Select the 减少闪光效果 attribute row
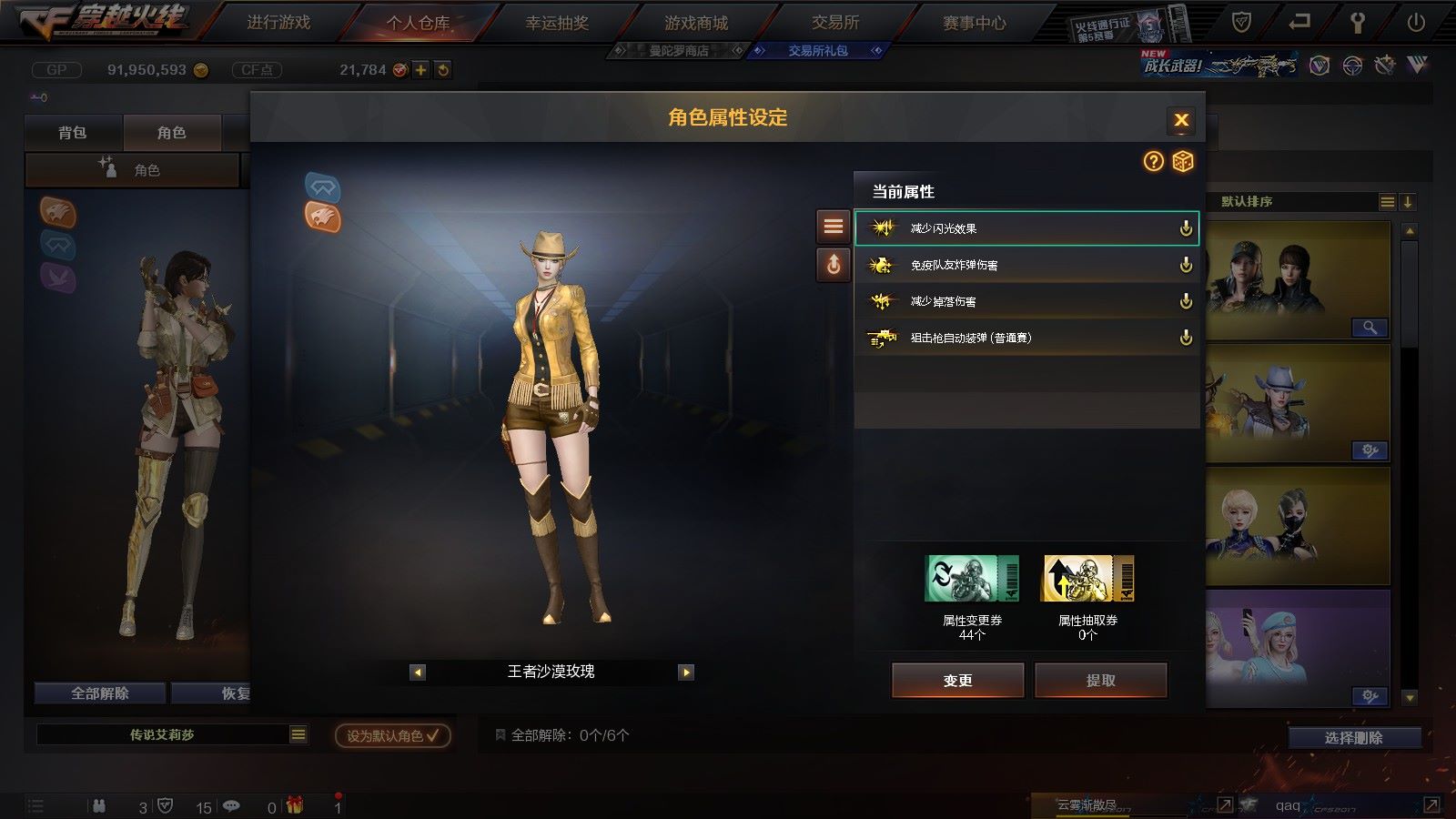This screenshot has height=819, width=1456. 1026,228
